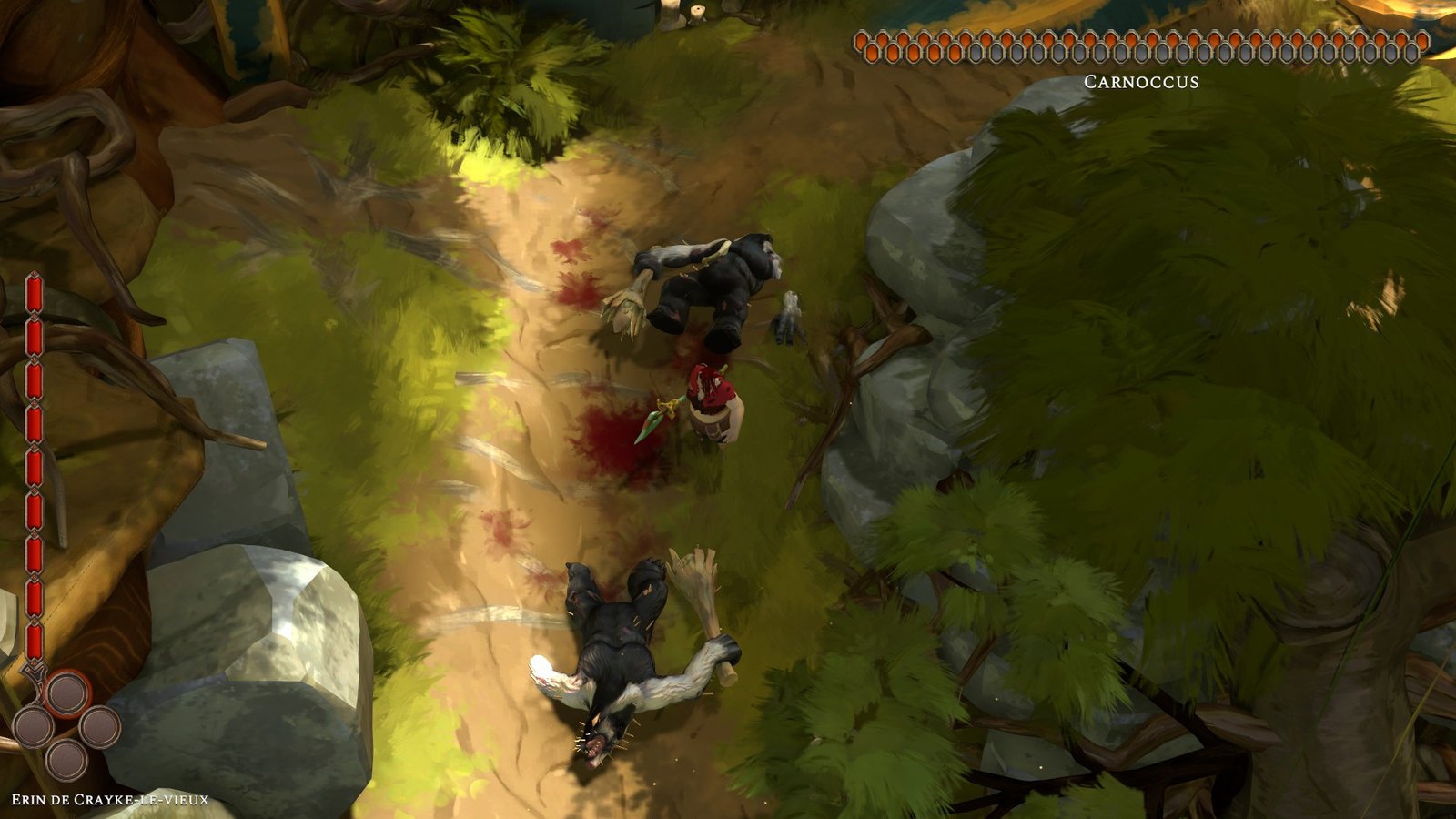Select the red-ringed empty ability slot

pyautogui.click(x=67, y=693)
